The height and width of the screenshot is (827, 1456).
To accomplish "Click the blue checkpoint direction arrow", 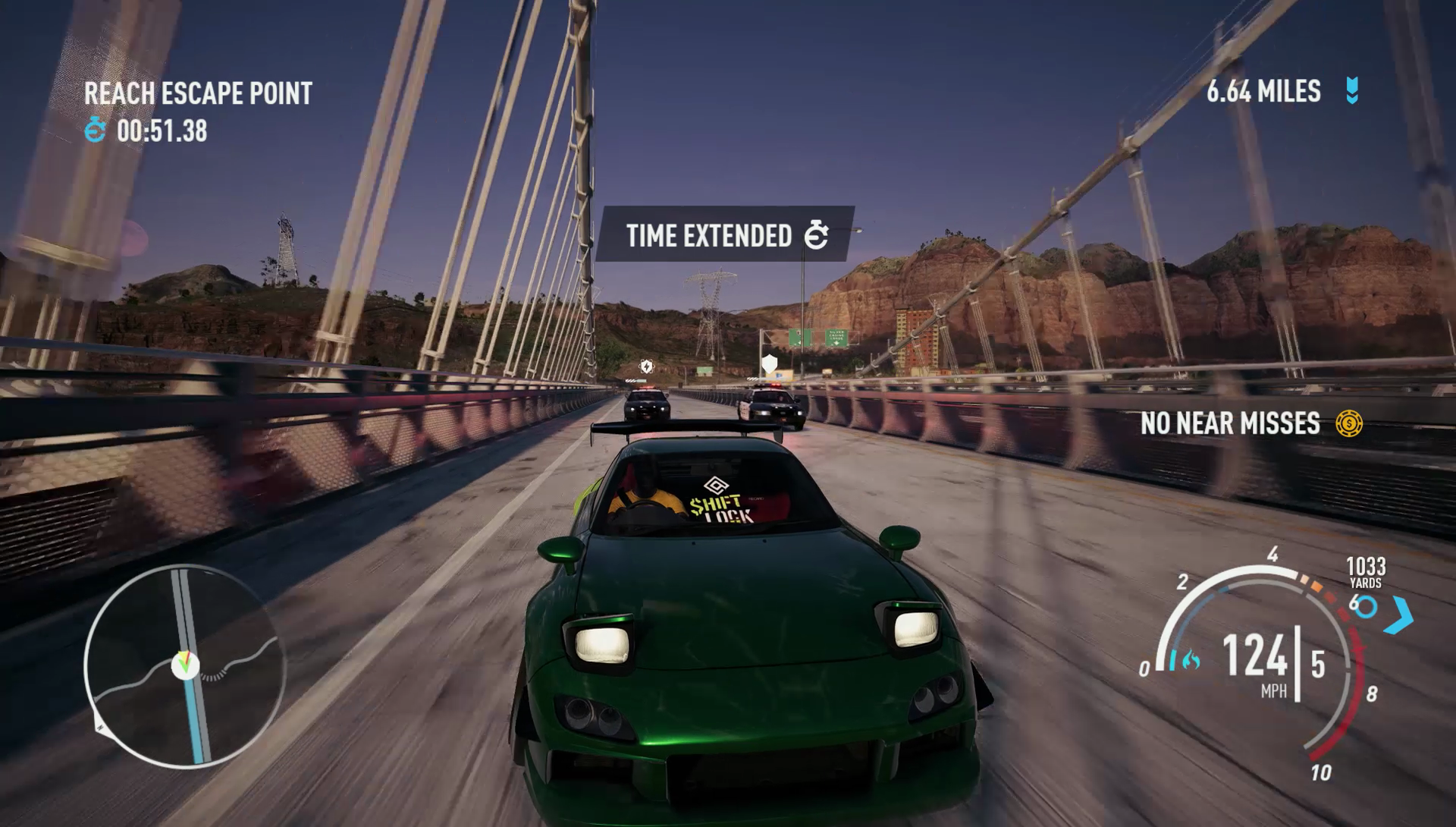I will pos(1399,615).
